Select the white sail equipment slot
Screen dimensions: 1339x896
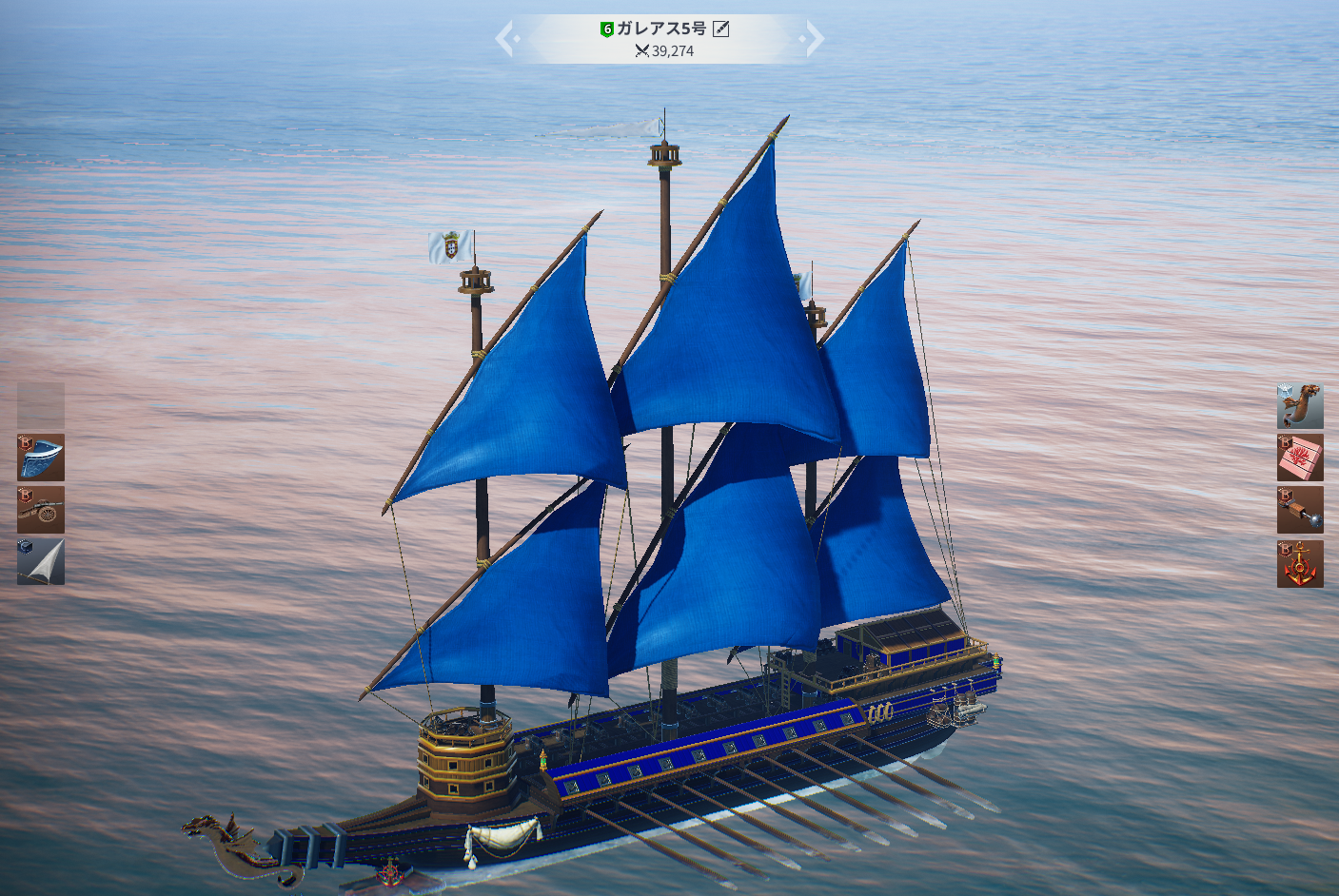click(41, 561)
